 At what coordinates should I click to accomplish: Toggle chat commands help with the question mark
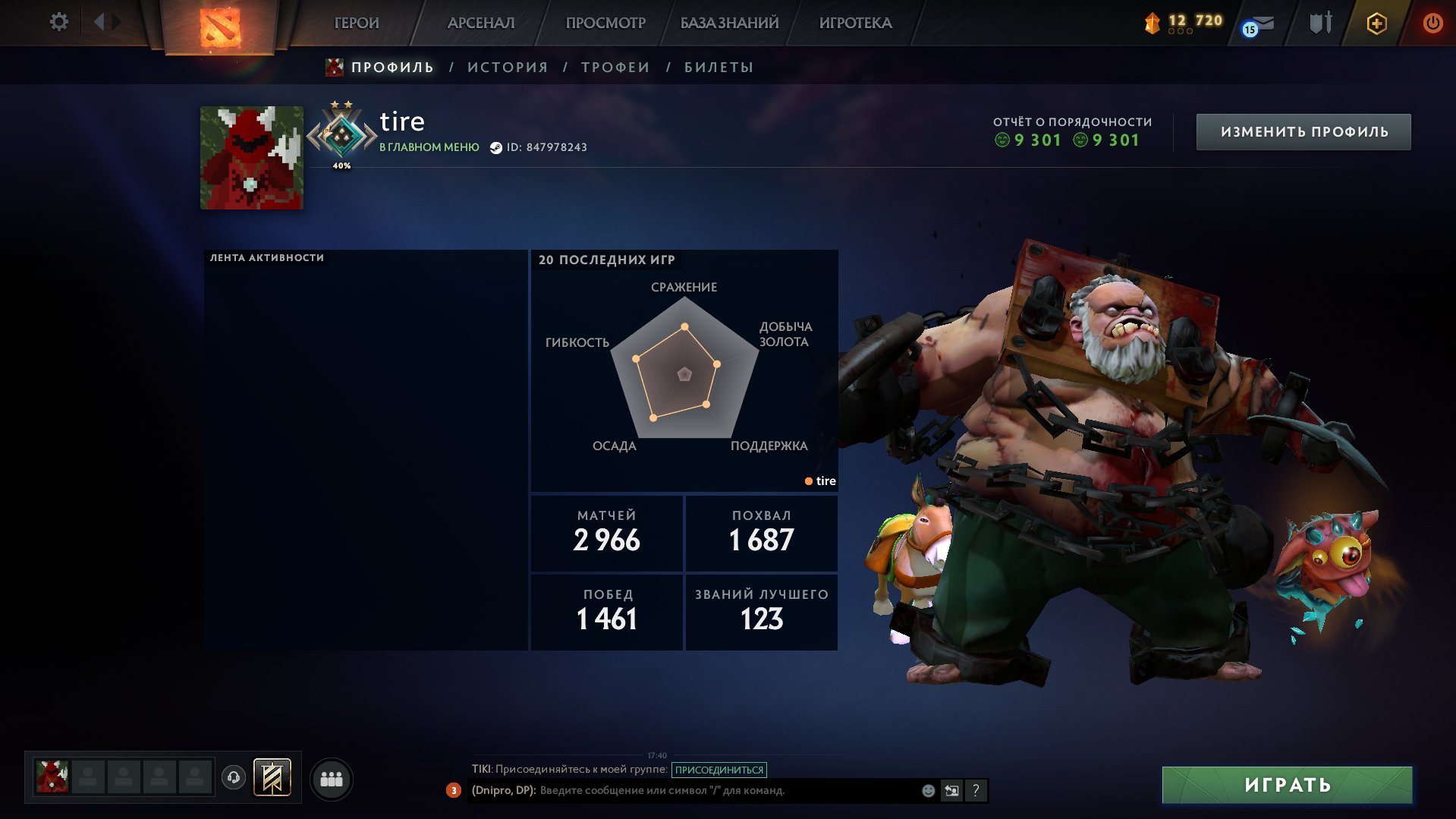[976, 790]
